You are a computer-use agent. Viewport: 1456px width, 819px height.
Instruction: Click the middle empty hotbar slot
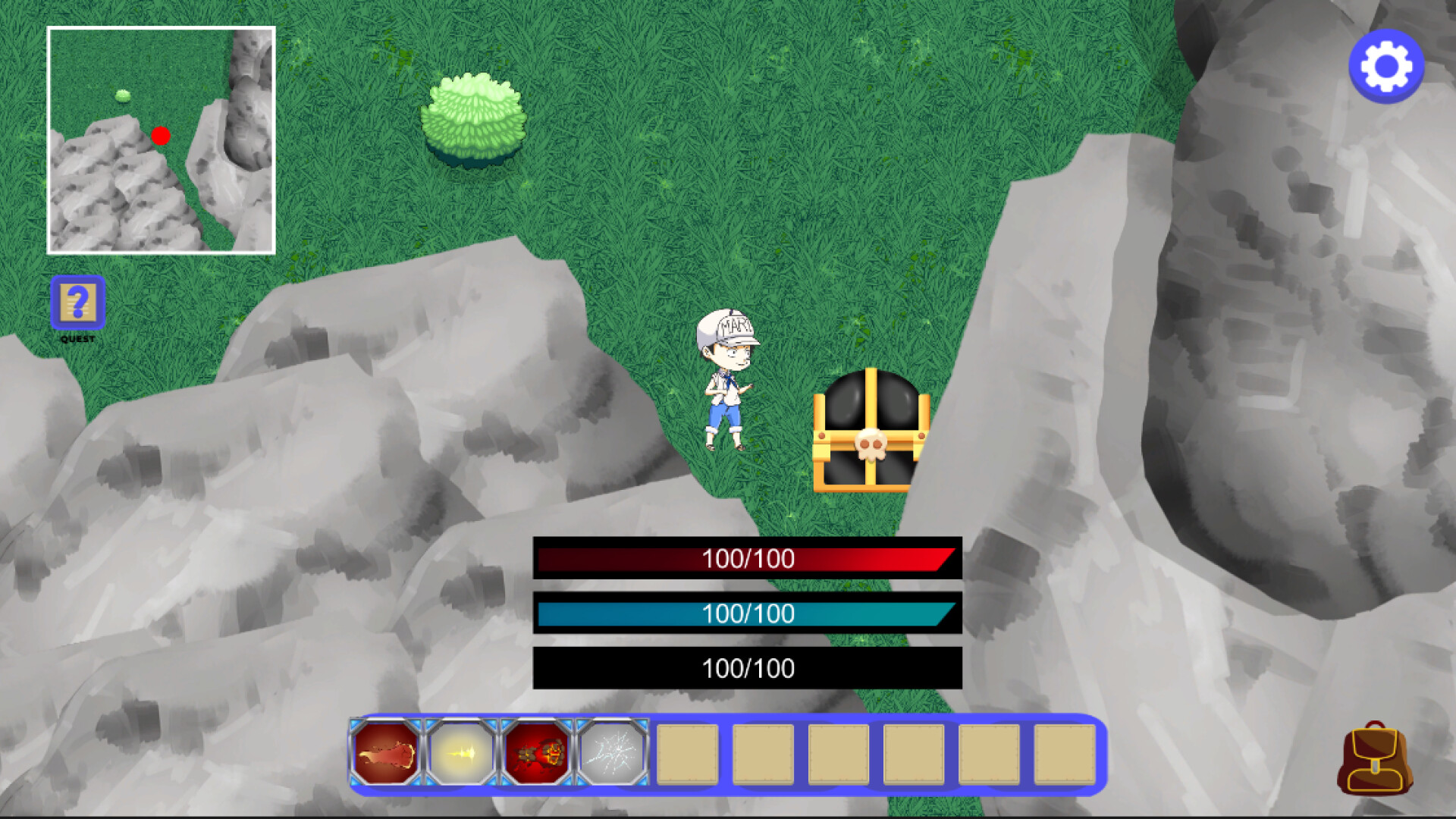point(838,756)
